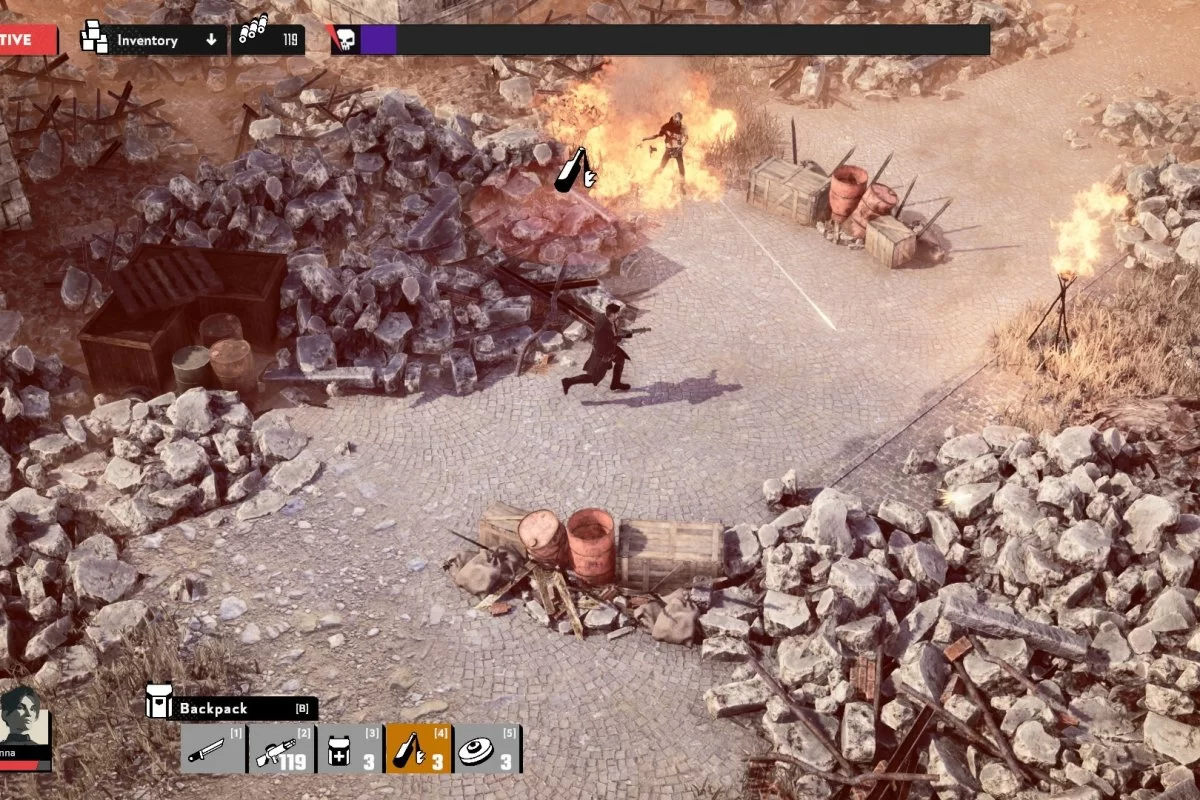Equip the rifle with 119 ammo

(281, 749)
